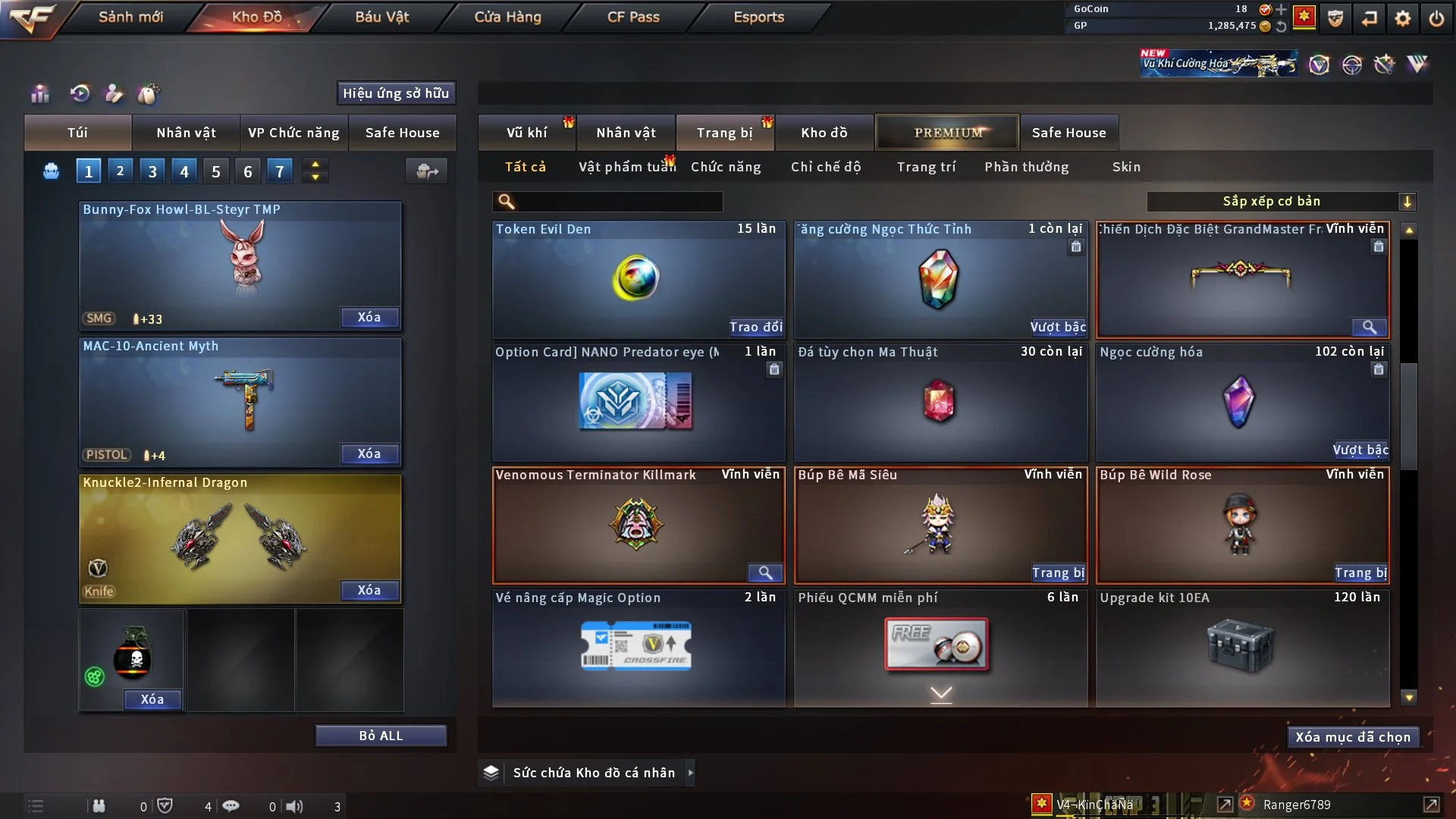Go to the Báu Vật menu
Viewport: 1456px width, 819px height.
point(381,17)
